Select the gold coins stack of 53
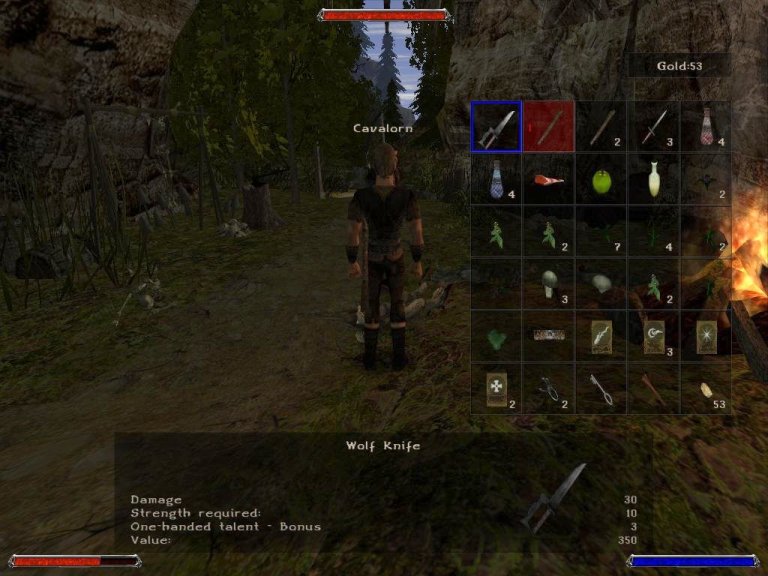Image resolution: width=768 pixels, height=576 pixels. pos(705,388)
